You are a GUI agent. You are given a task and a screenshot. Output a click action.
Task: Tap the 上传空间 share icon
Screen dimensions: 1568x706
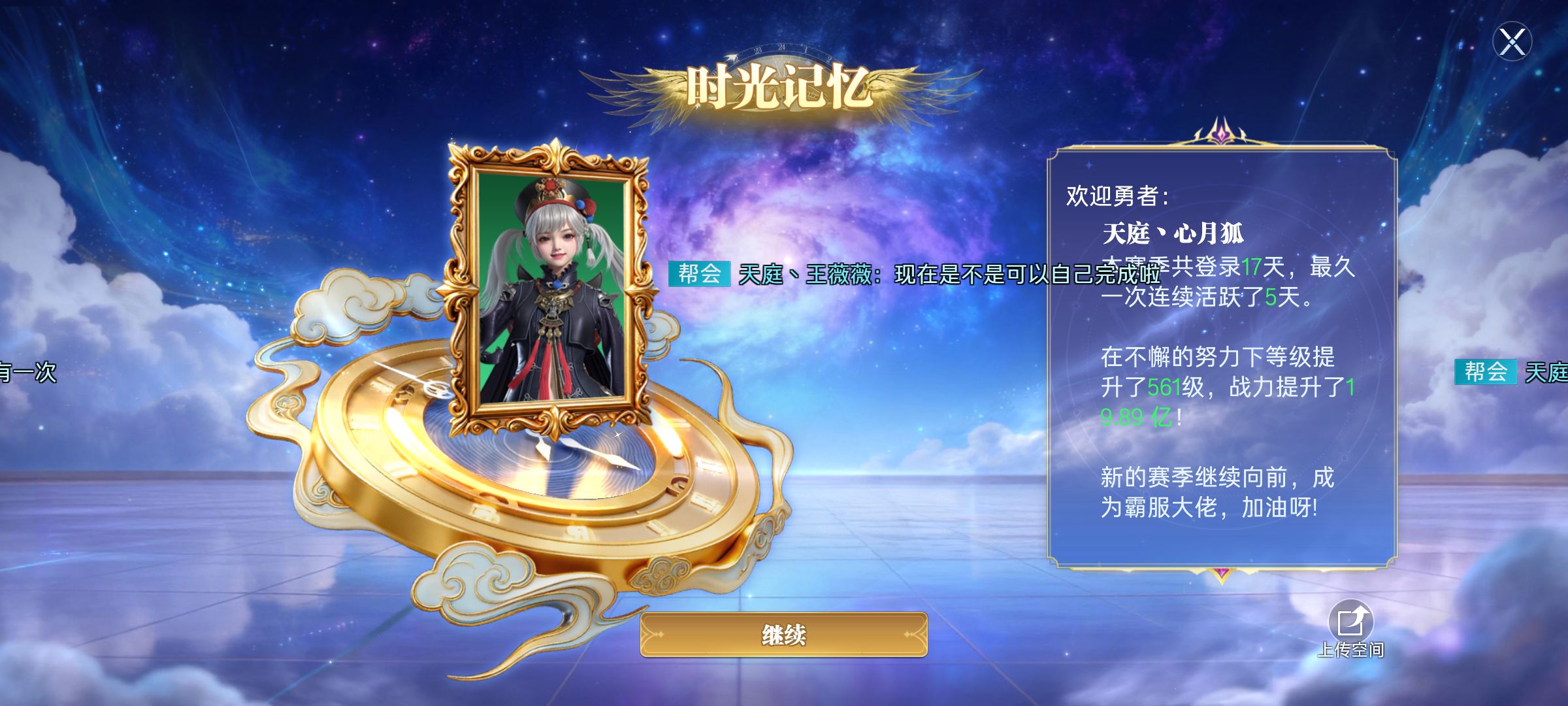point(1350,621)
